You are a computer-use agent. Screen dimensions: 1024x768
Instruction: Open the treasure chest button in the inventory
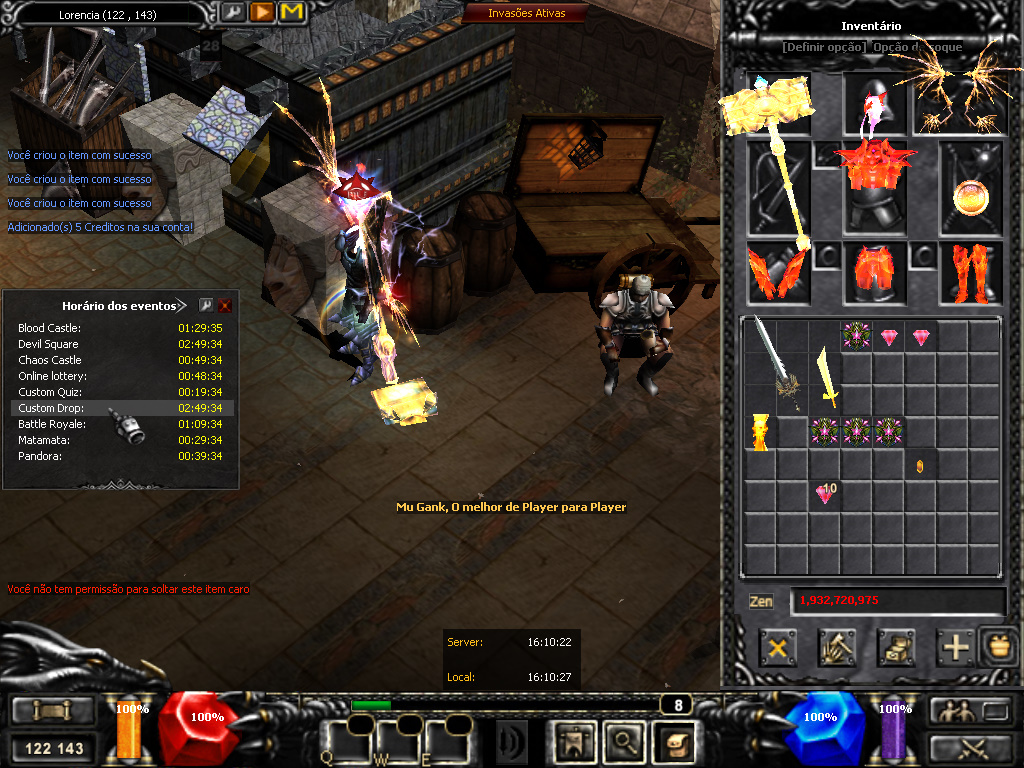pyautogui.click(x=896, y=648)
